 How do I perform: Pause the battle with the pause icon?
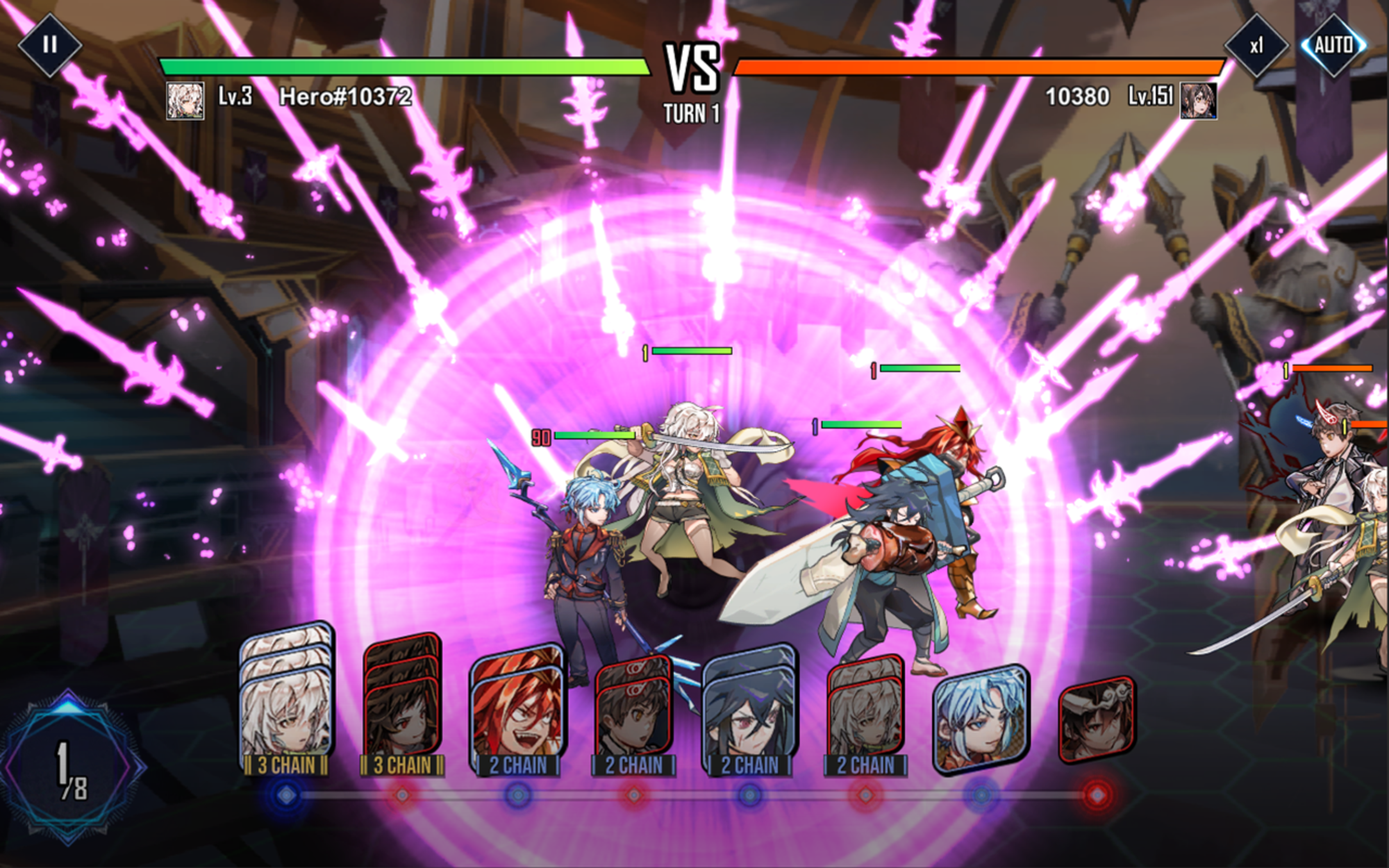[49, 47]
